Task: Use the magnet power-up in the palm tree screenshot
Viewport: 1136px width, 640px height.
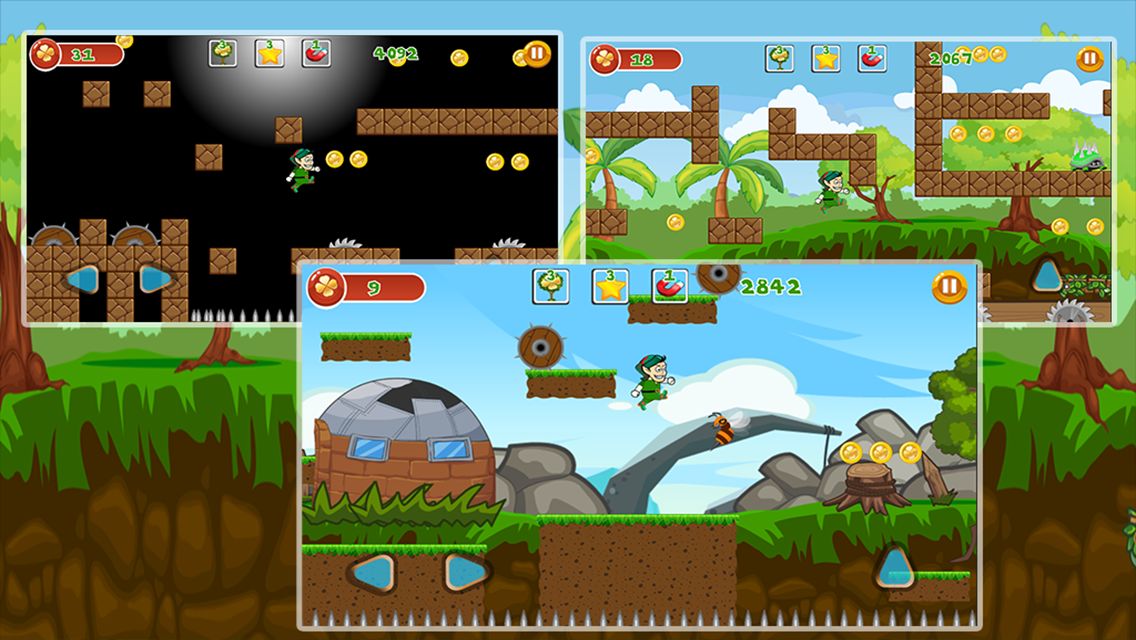Action: pyautogui.click(x=872, y=59)
